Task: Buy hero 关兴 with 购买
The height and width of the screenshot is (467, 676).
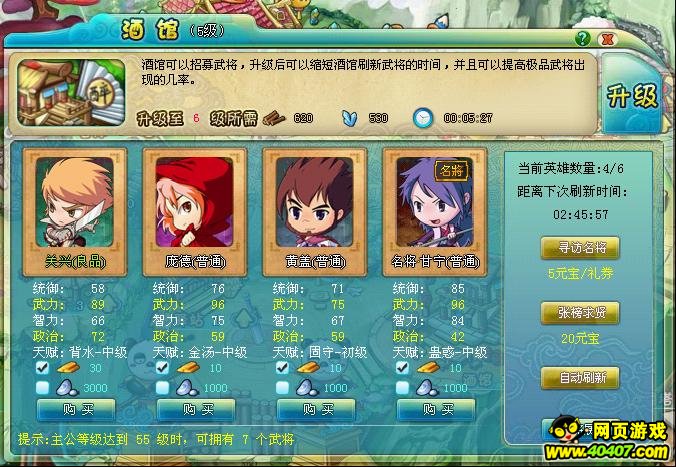Action: point(77,409)
